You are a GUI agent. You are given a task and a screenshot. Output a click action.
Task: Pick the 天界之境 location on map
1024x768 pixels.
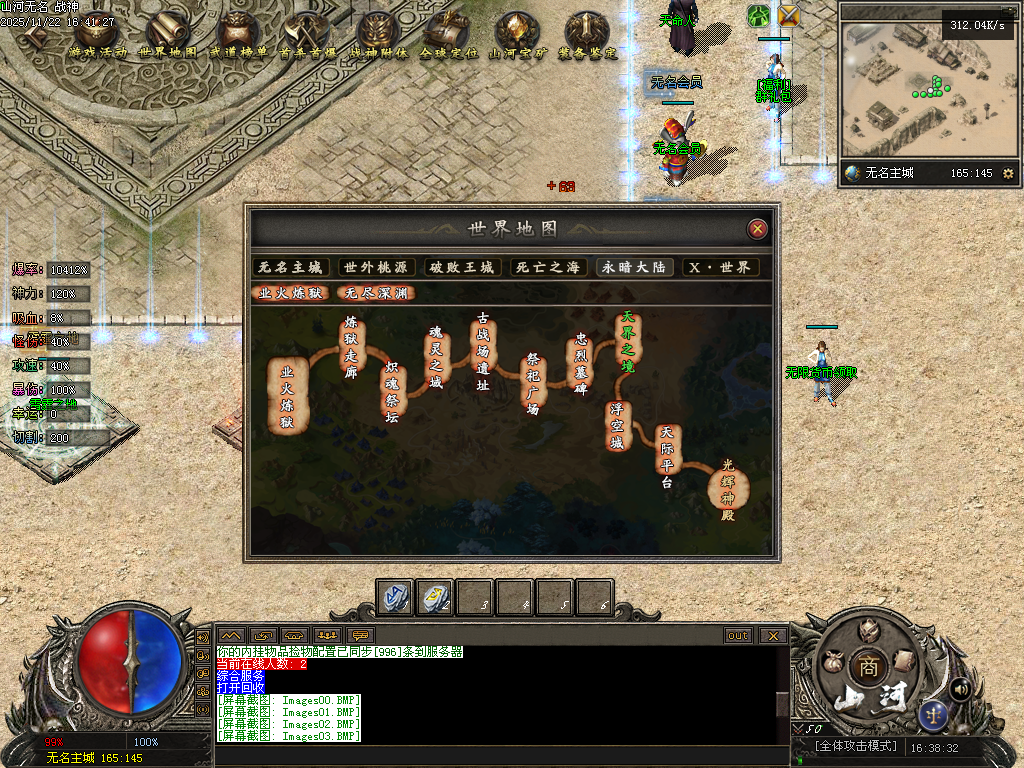click(x=628, y=340)
